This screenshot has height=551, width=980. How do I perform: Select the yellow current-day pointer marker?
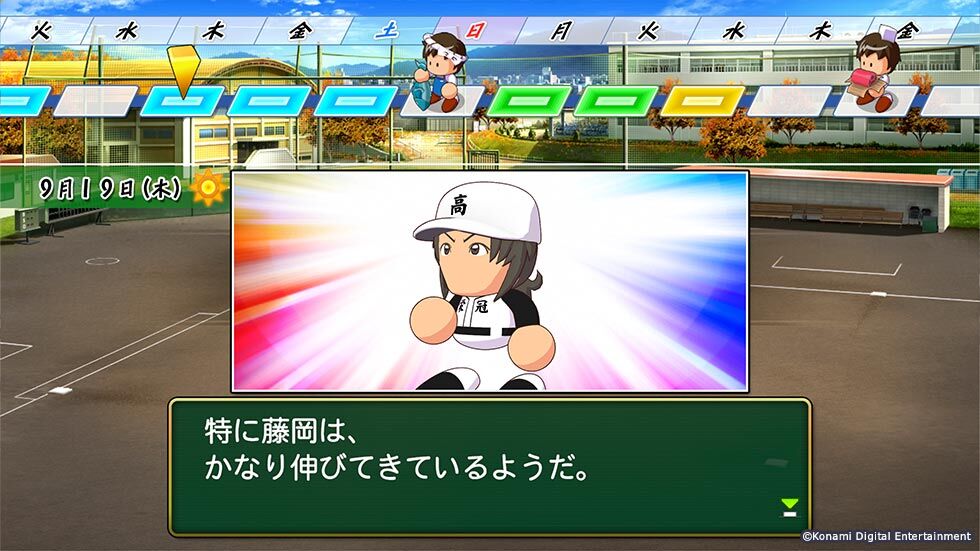pyautogui.click(x=182, y=70)
